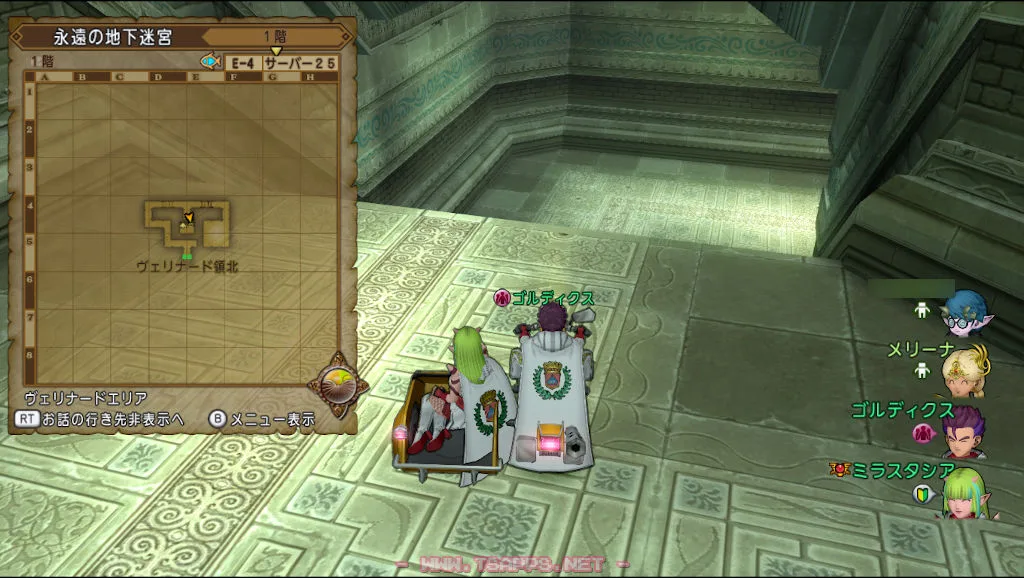1024x578 pixels.
Task: Select the blue-haired party member portrait
Action: (965, 314)
